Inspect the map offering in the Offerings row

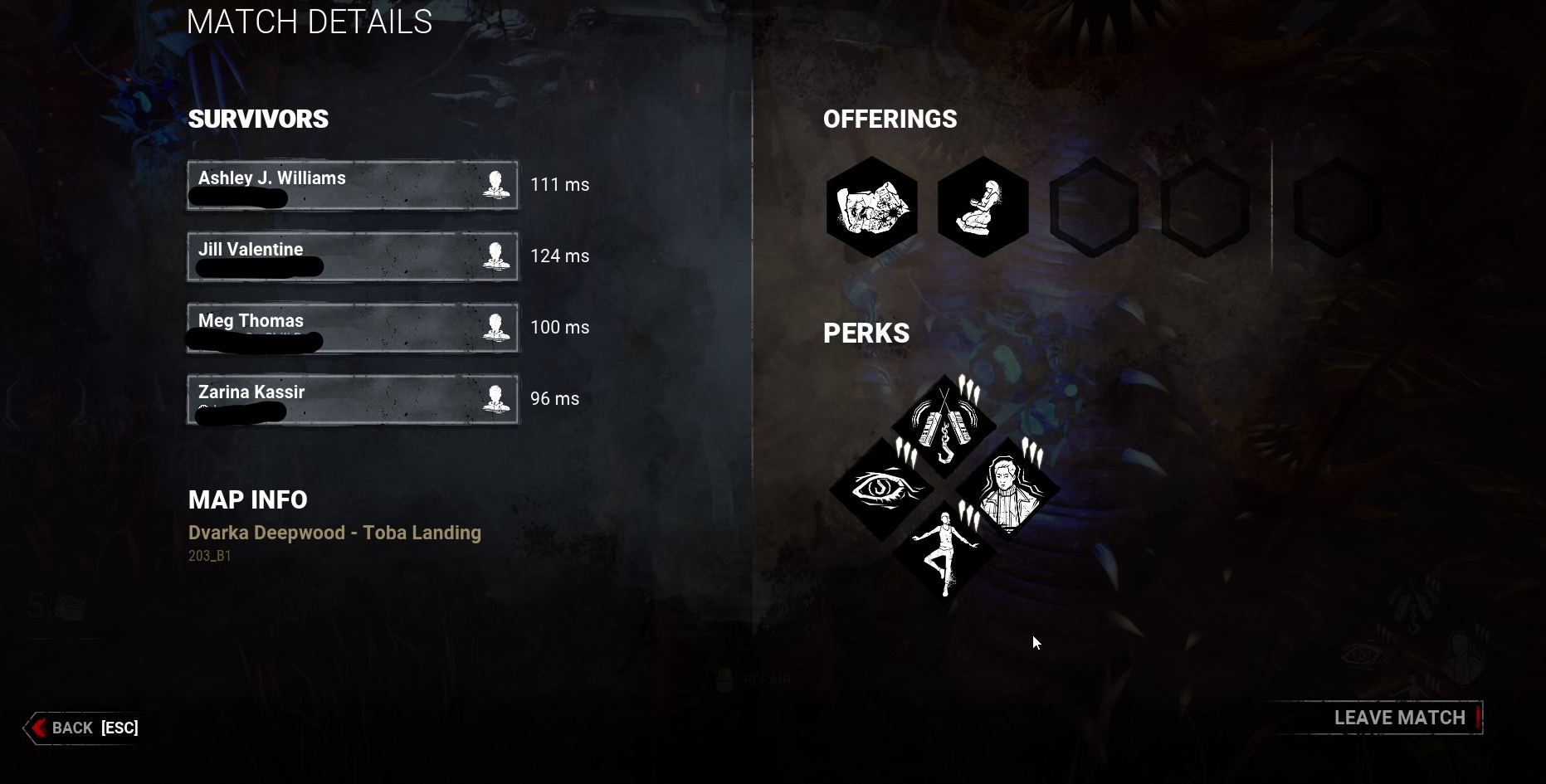[x=871, y=207]
